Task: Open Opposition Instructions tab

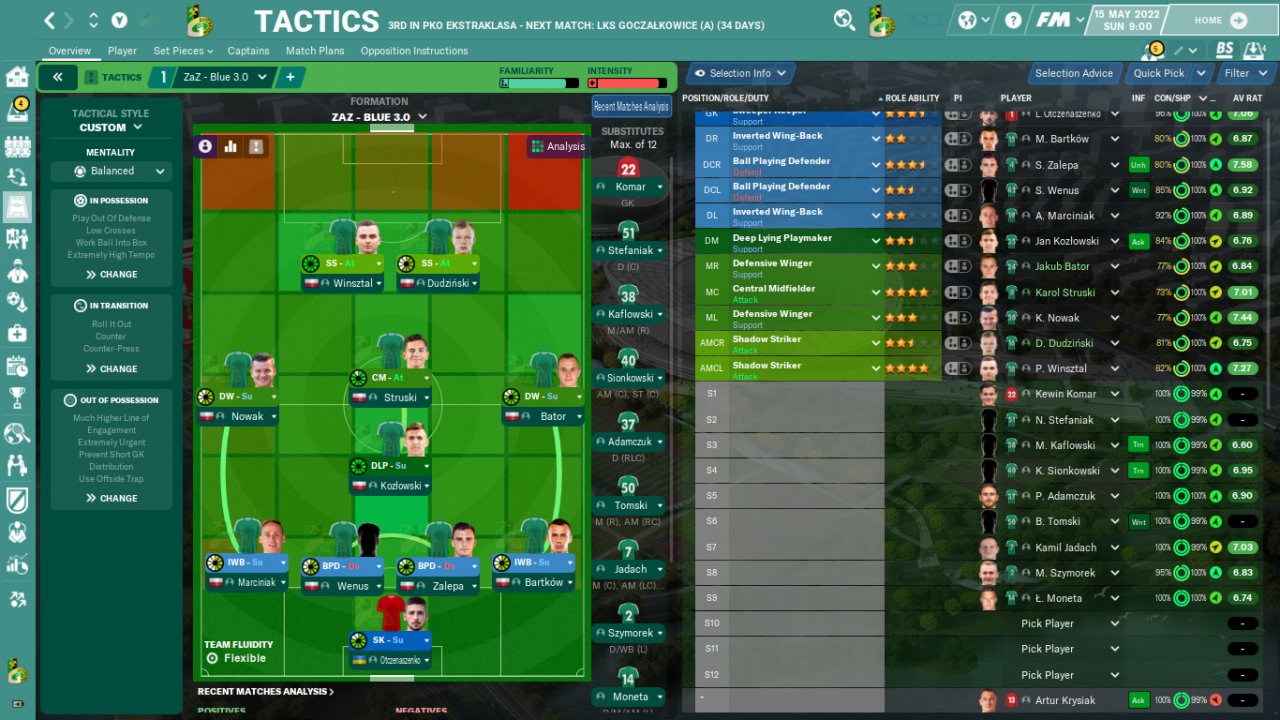Action: (414, 51)
